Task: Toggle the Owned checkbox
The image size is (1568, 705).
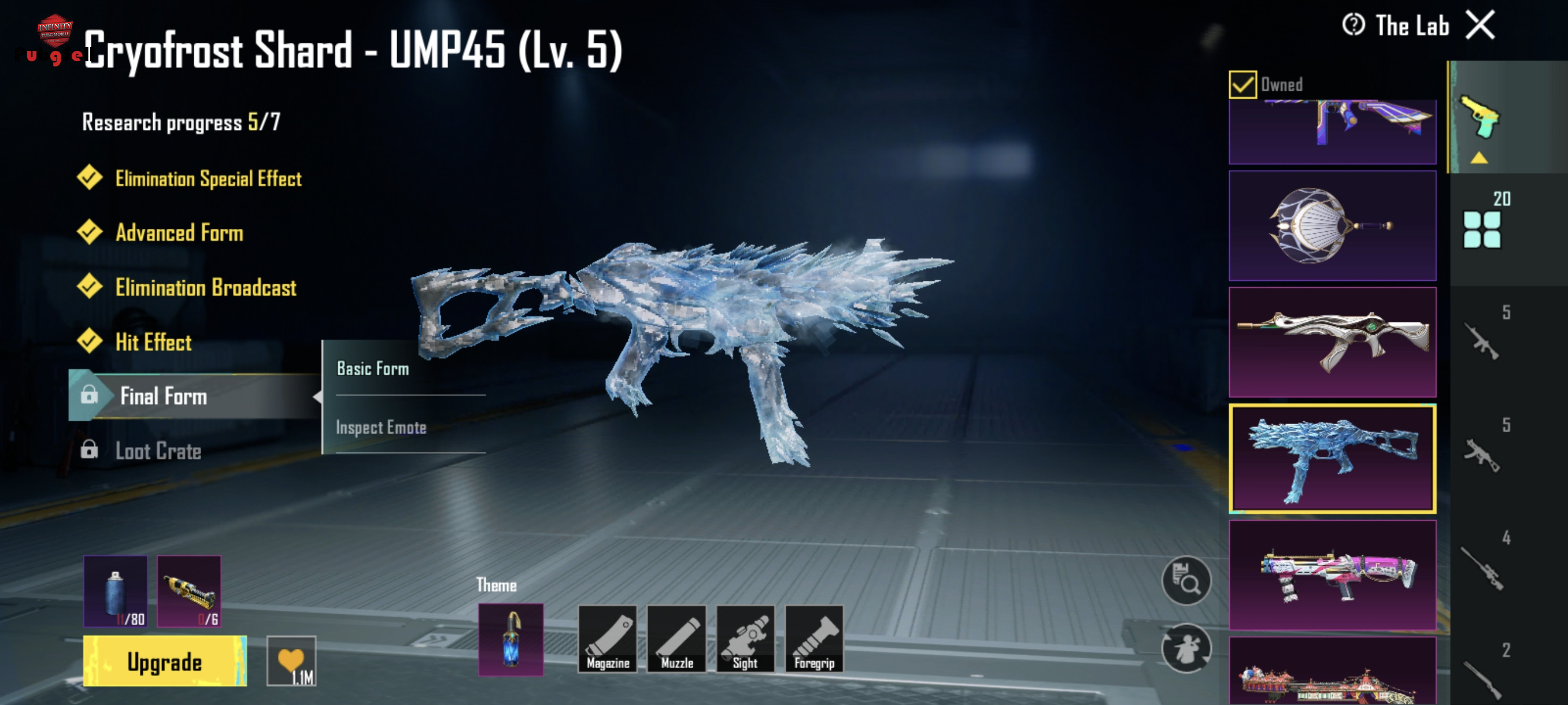Action: [x=1242, y=84]
